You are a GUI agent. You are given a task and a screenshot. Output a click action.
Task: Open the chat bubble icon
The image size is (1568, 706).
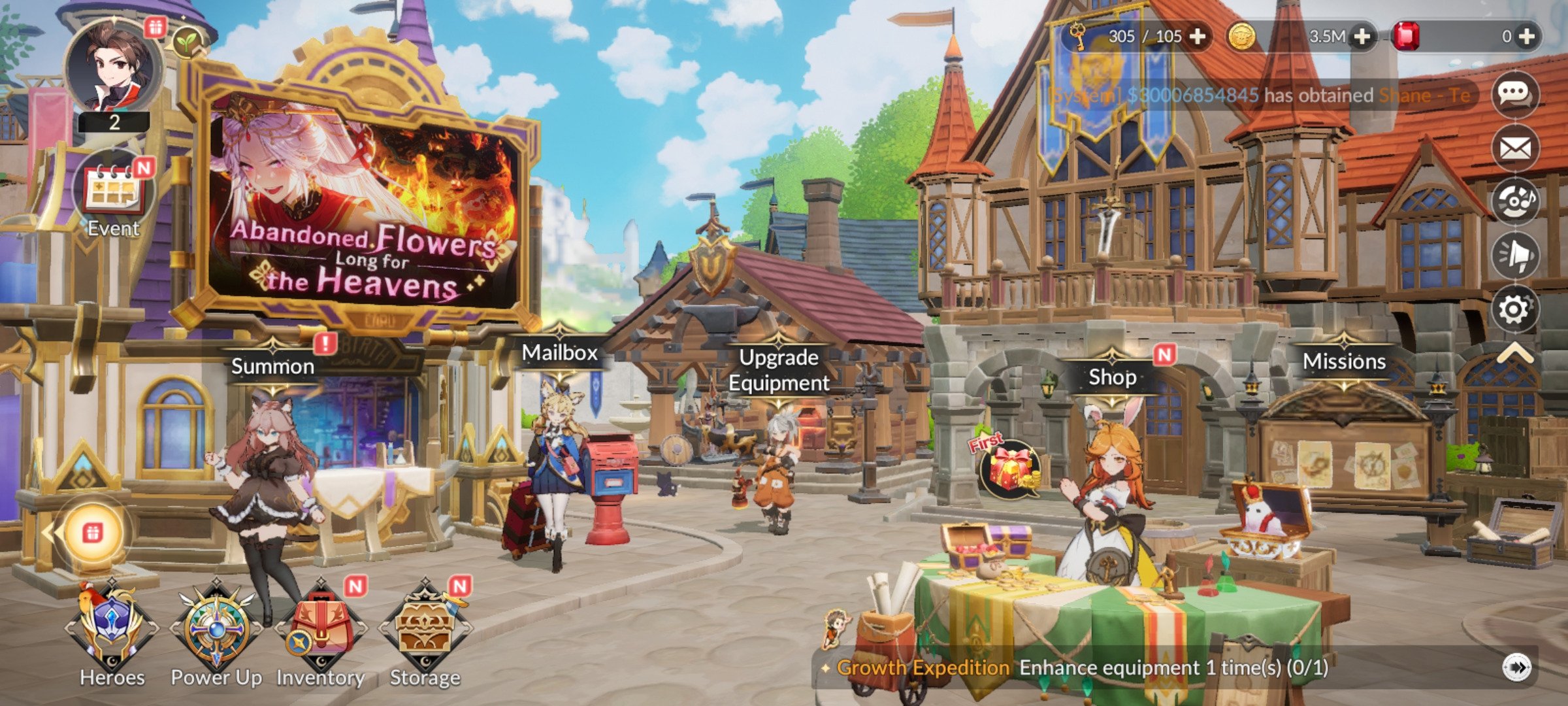click(x=1515, y=95)
